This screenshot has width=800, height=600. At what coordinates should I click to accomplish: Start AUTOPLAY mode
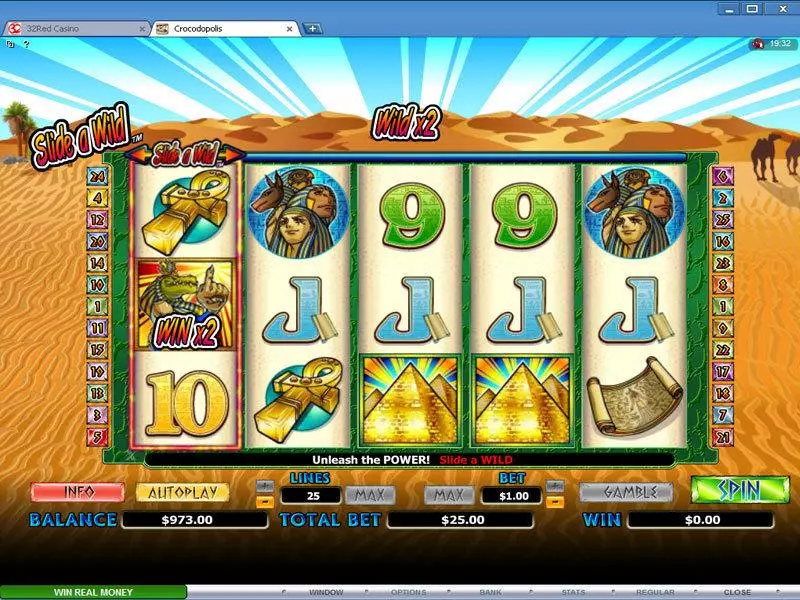(x=182, y=493)
